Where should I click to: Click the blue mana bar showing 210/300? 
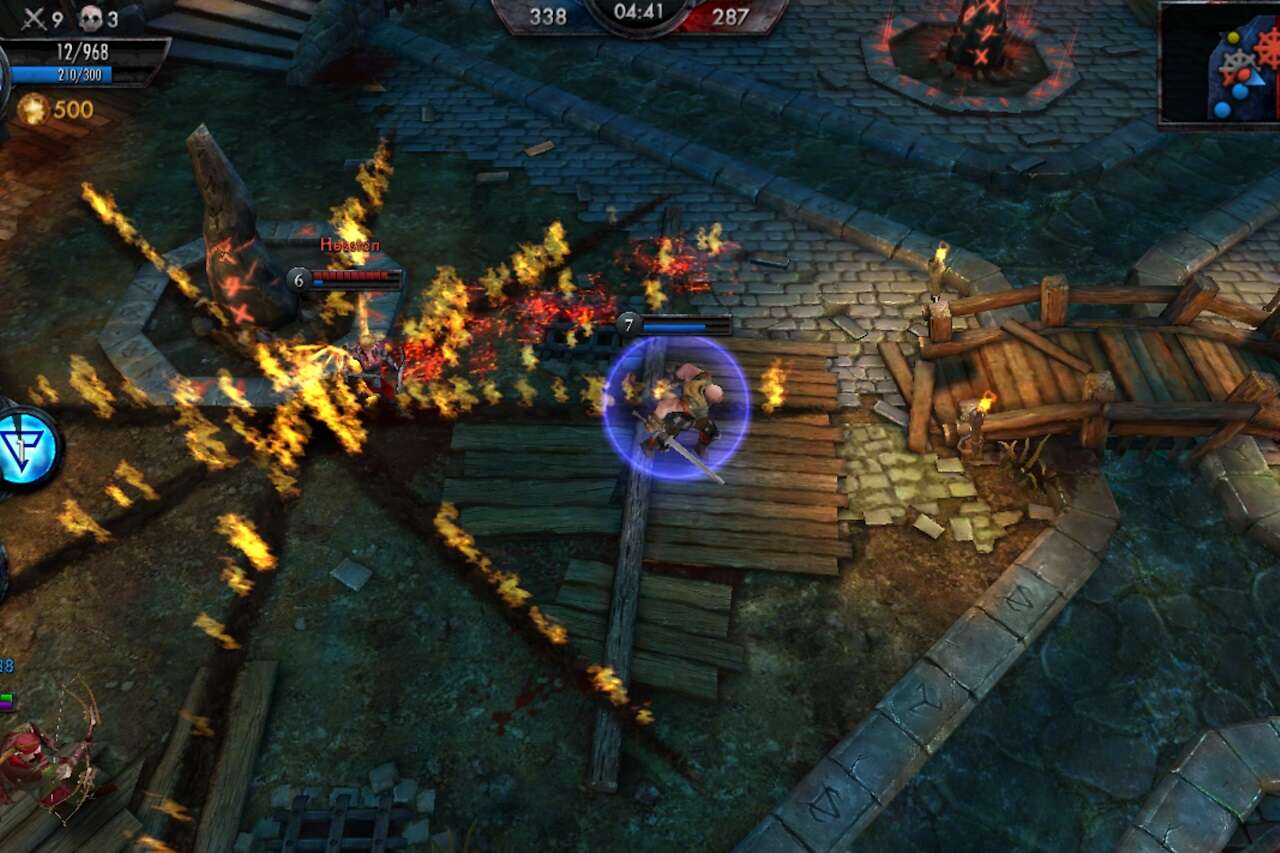click(60, 73)
